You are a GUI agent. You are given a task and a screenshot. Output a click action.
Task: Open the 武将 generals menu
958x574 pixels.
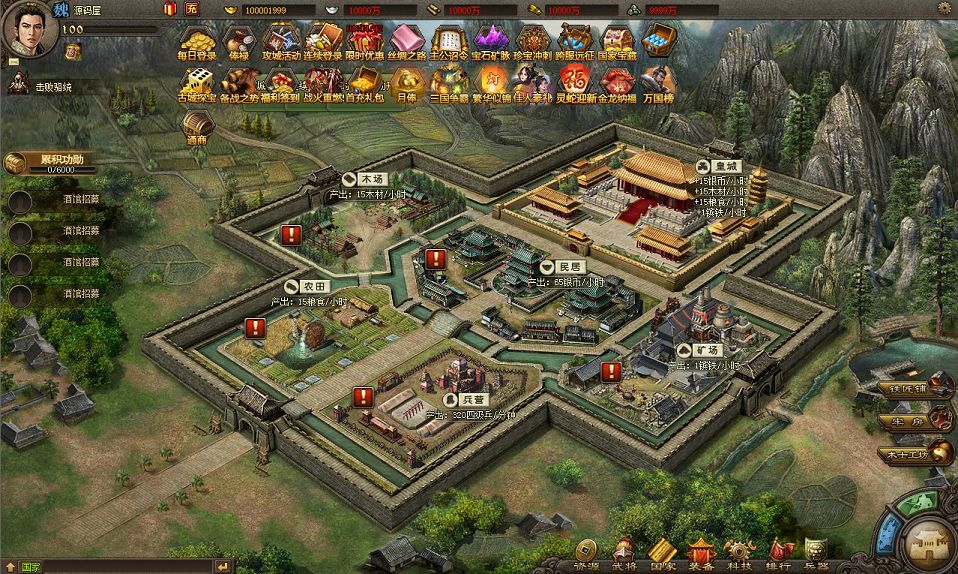(624, 553)
